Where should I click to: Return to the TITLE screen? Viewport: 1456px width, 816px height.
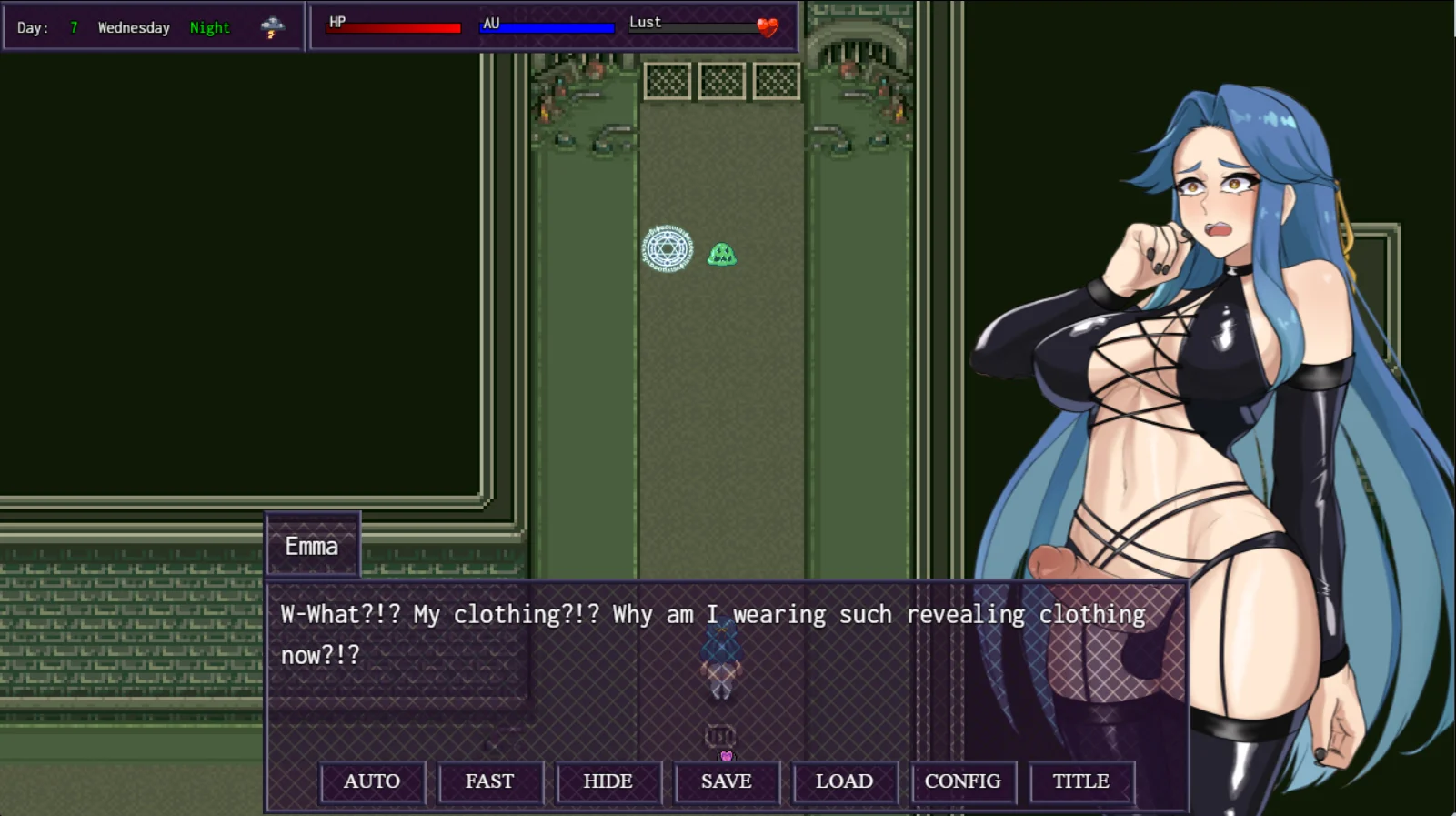coord(1080,781)
